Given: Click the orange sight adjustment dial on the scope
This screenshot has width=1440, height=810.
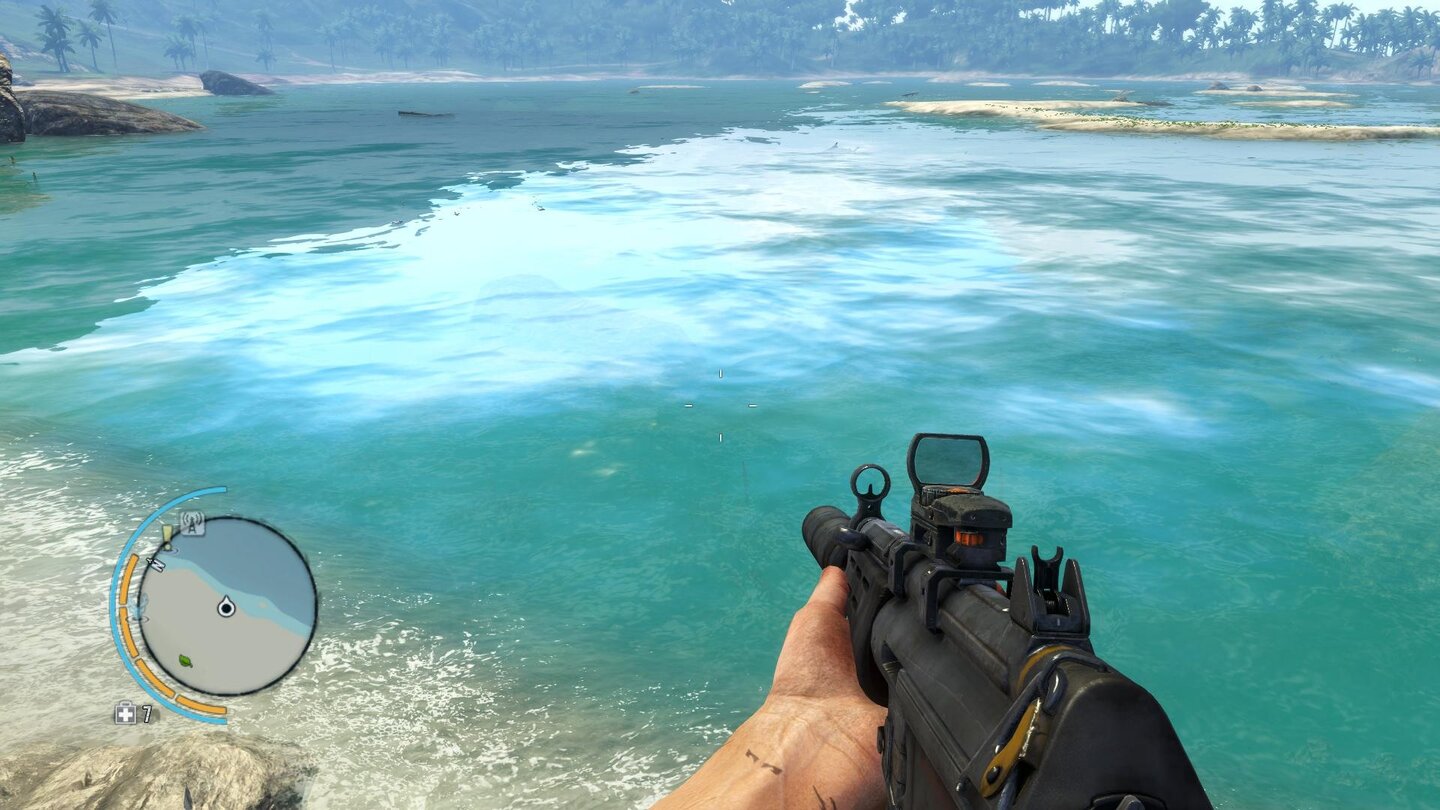Looking at the screenshot, I should (970, 537).
